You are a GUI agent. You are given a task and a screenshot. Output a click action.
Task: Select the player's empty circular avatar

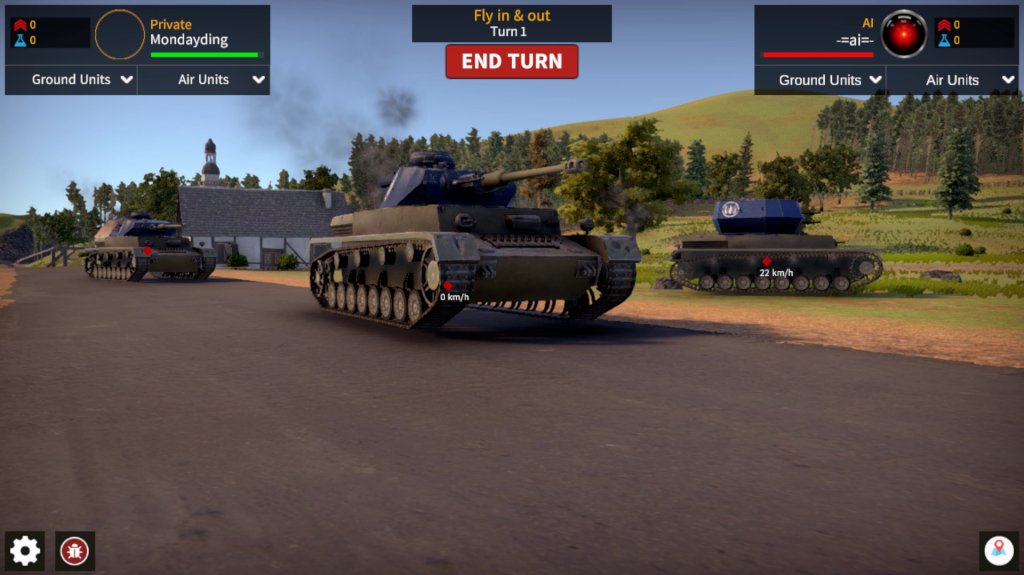[x=120, y=35]
